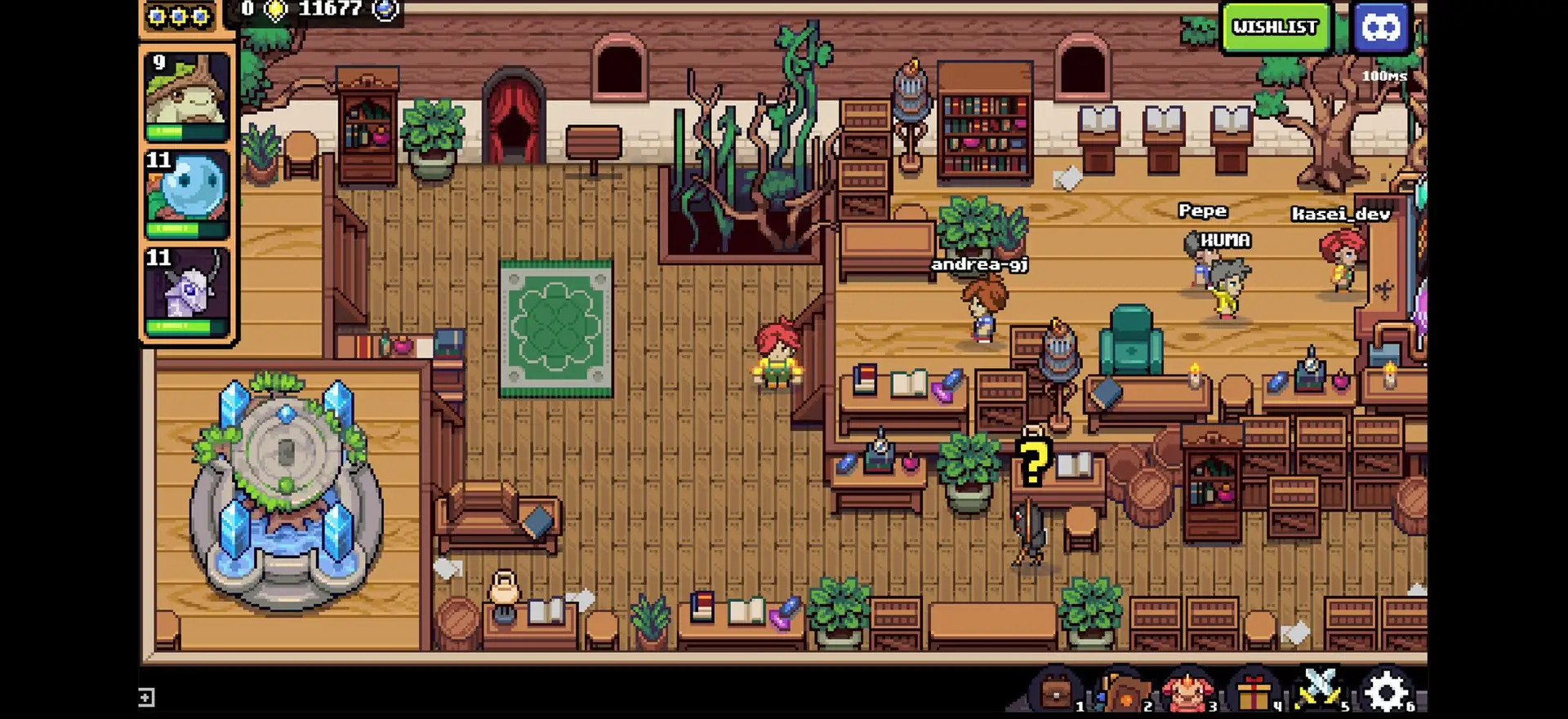Open the Discord link button
The height and width of the screenshot is (719, 1568).
coord(1381,27)
